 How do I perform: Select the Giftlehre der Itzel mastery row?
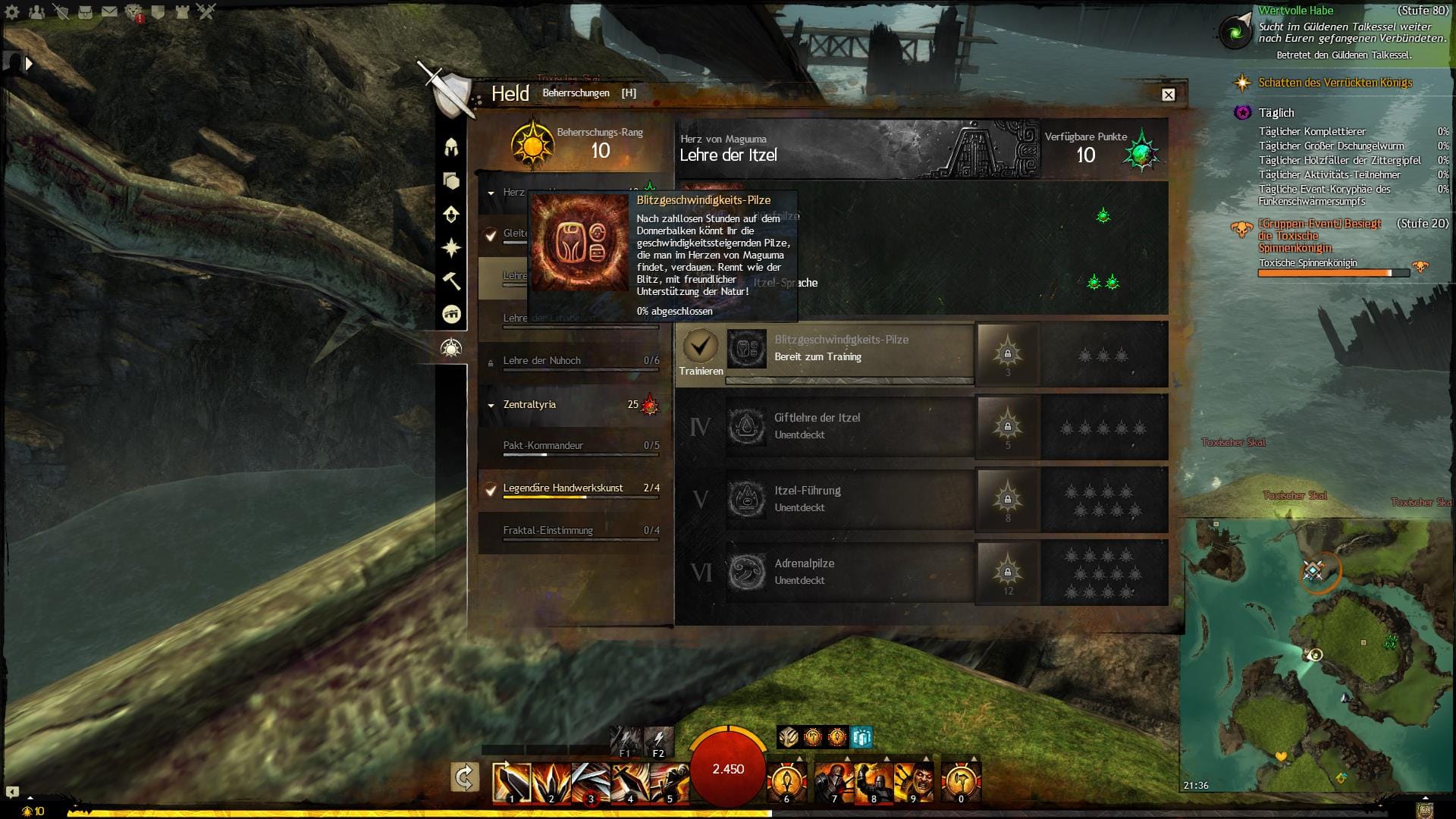click(x=849, y=426)
